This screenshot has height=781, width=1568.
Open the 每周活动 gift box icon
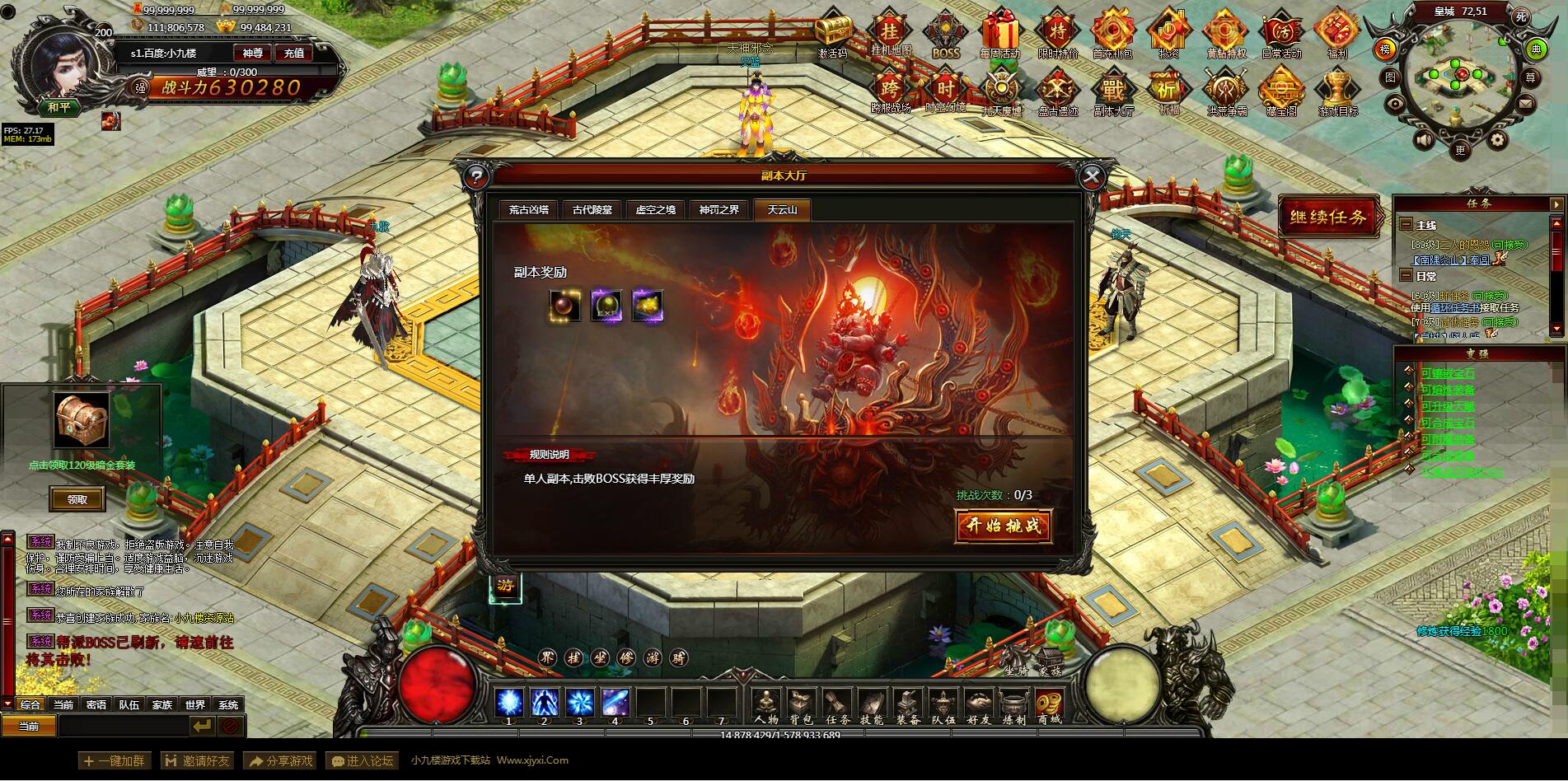(999, 36)
